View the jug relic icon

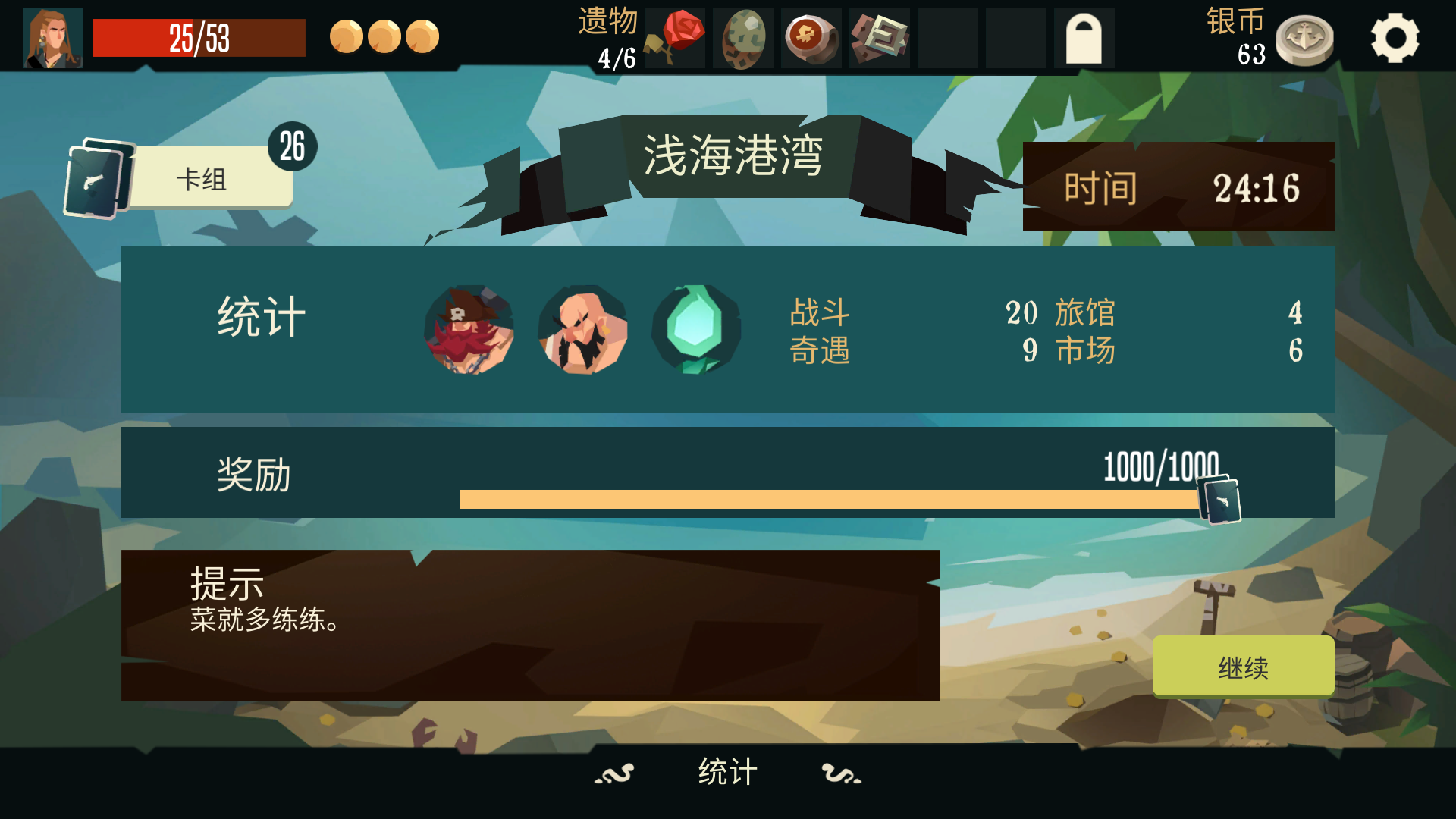(810, 38)
